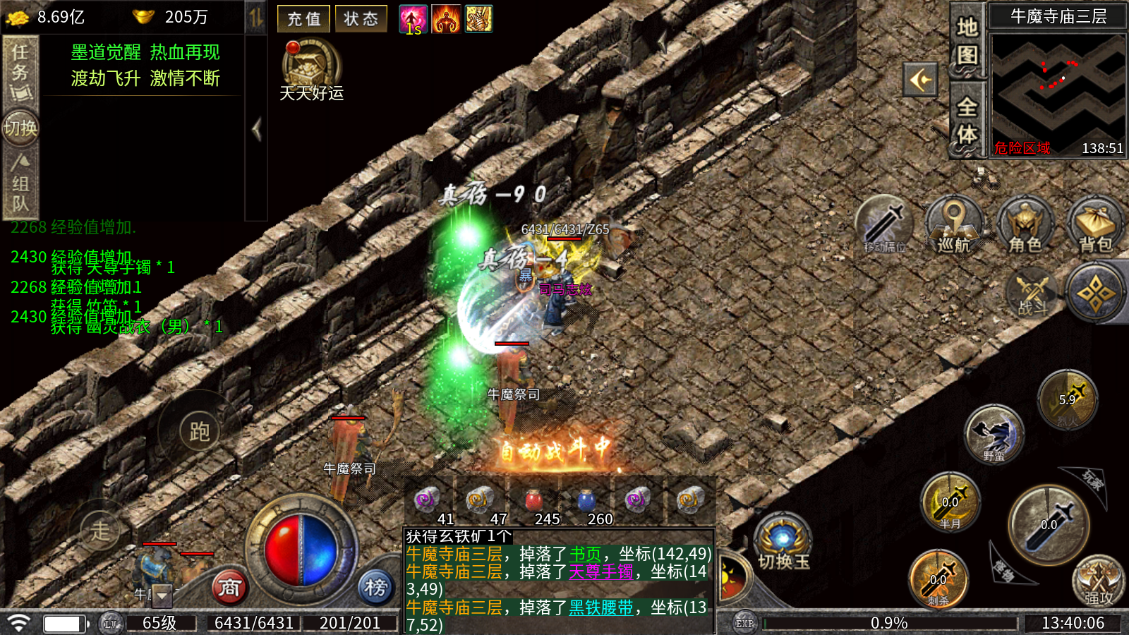Activate 巡航 auto-navigation

(x=954, y=224)
